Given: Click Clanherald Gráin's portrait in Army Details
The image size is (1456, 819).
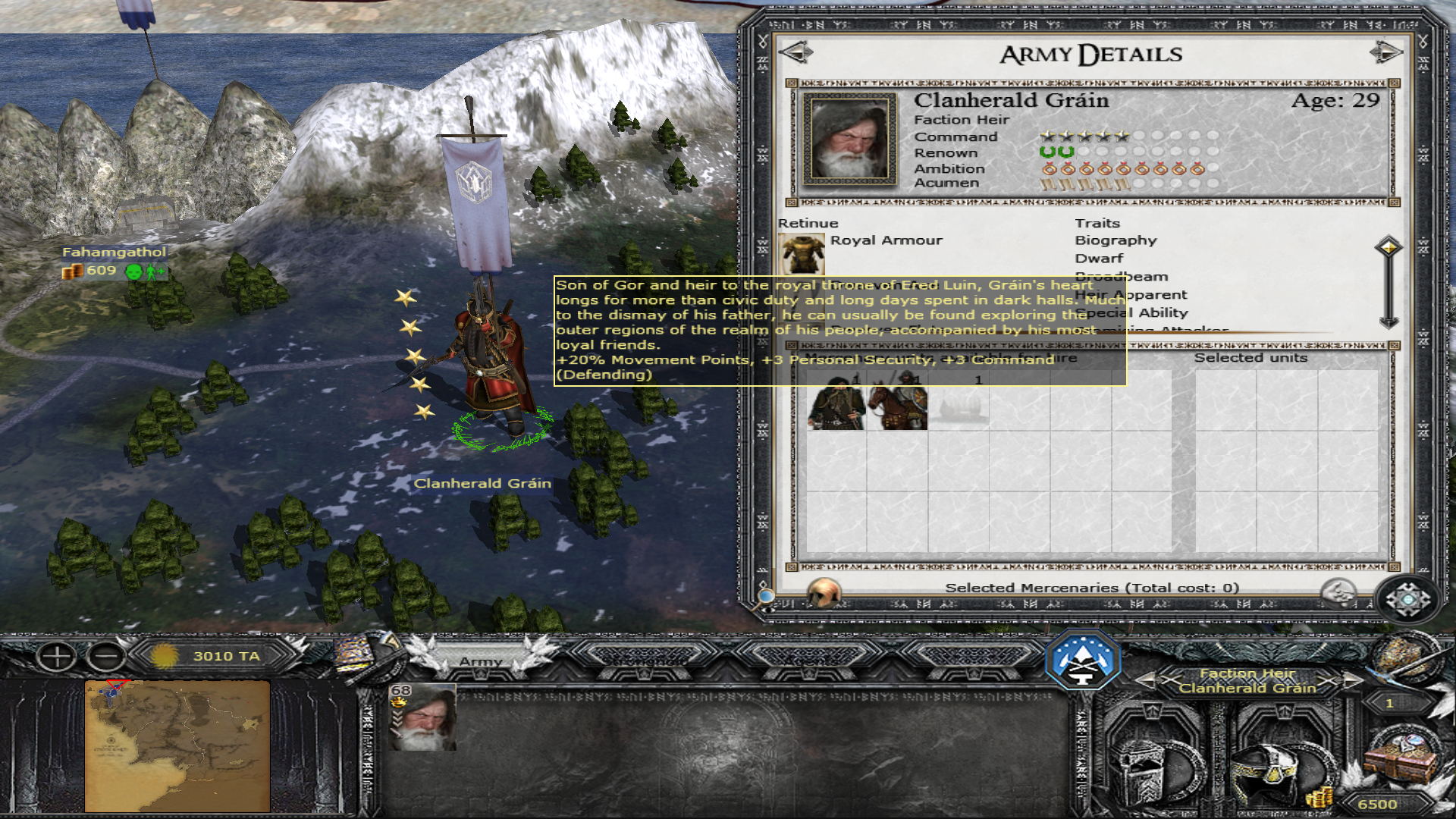Looking at the screenshot, I should coord(849,139).
